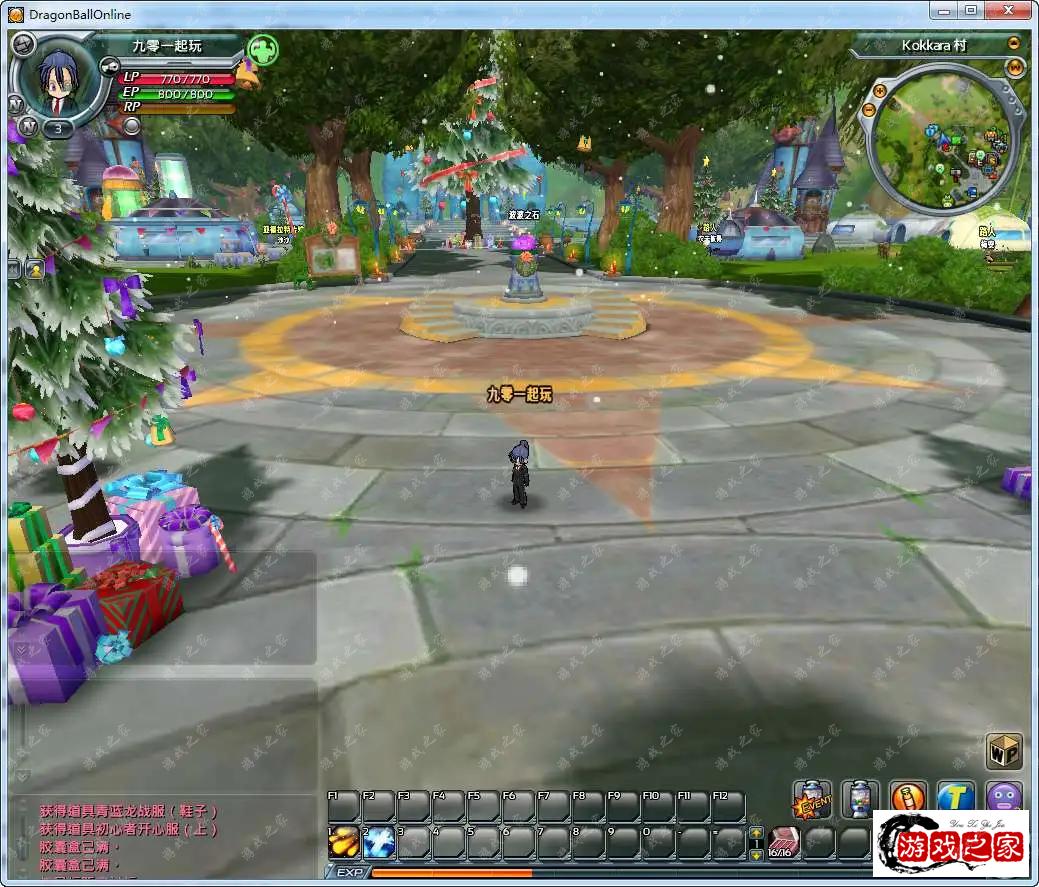The height and width of the screenshot is (887, 1039).
Task: Click the character level 3 badge
Action: coord(58,128)
